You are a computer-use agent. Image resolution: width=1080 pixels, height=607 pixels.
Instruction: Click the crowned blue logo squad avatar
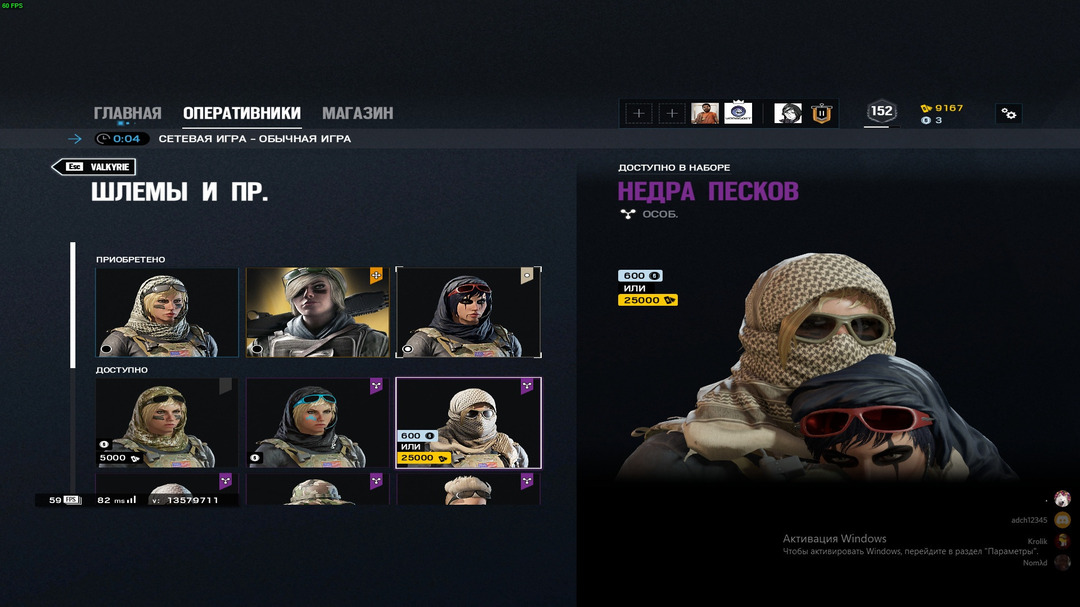[738, 113]
